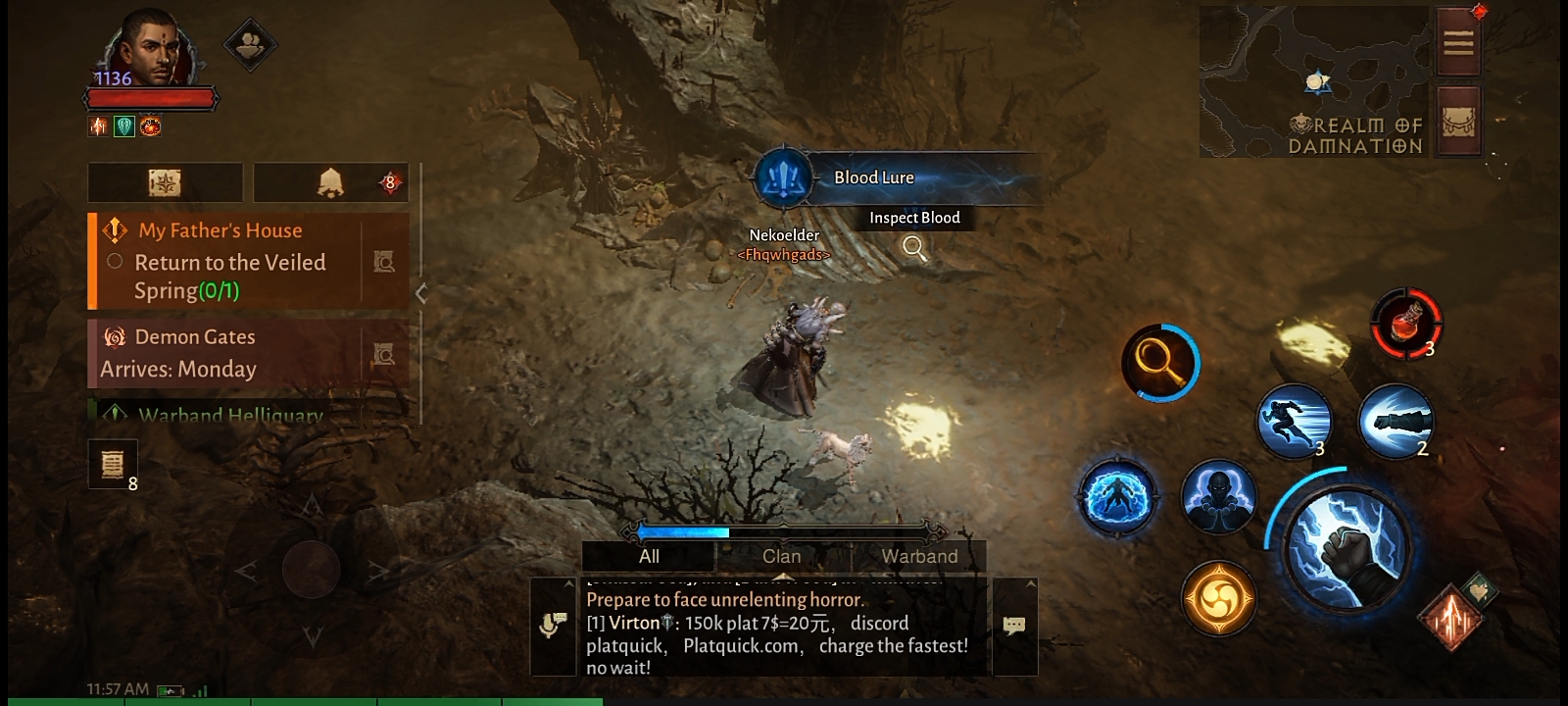The width and height of the screenshot is (1568, 706).
Task: Tap Inspect Blood magnifier prompt
Action: pyautogui.click(x=914, y=247)
